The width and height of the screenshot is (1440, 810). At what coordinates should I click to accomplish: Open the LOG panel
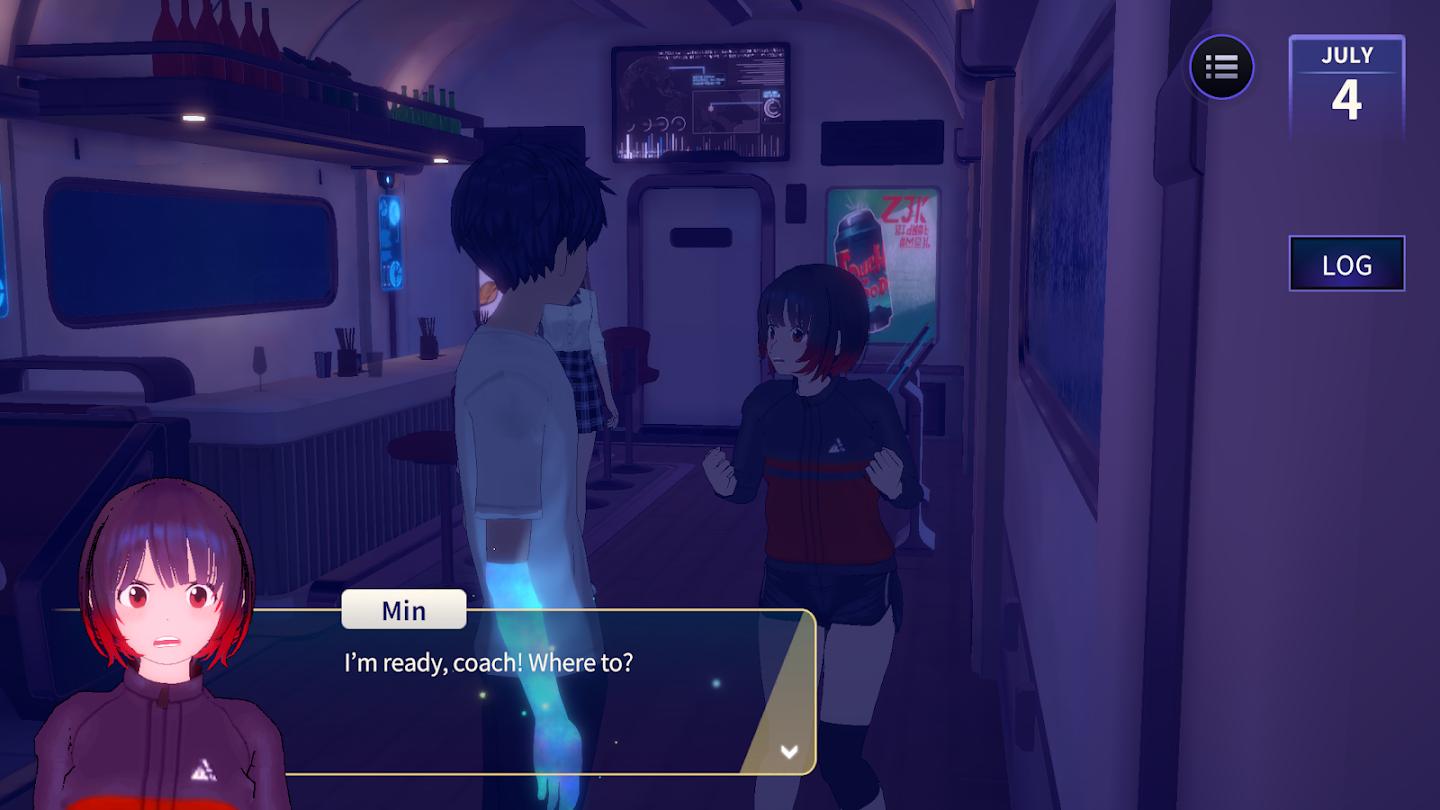pyautogui.click(x=1346, y=264)
